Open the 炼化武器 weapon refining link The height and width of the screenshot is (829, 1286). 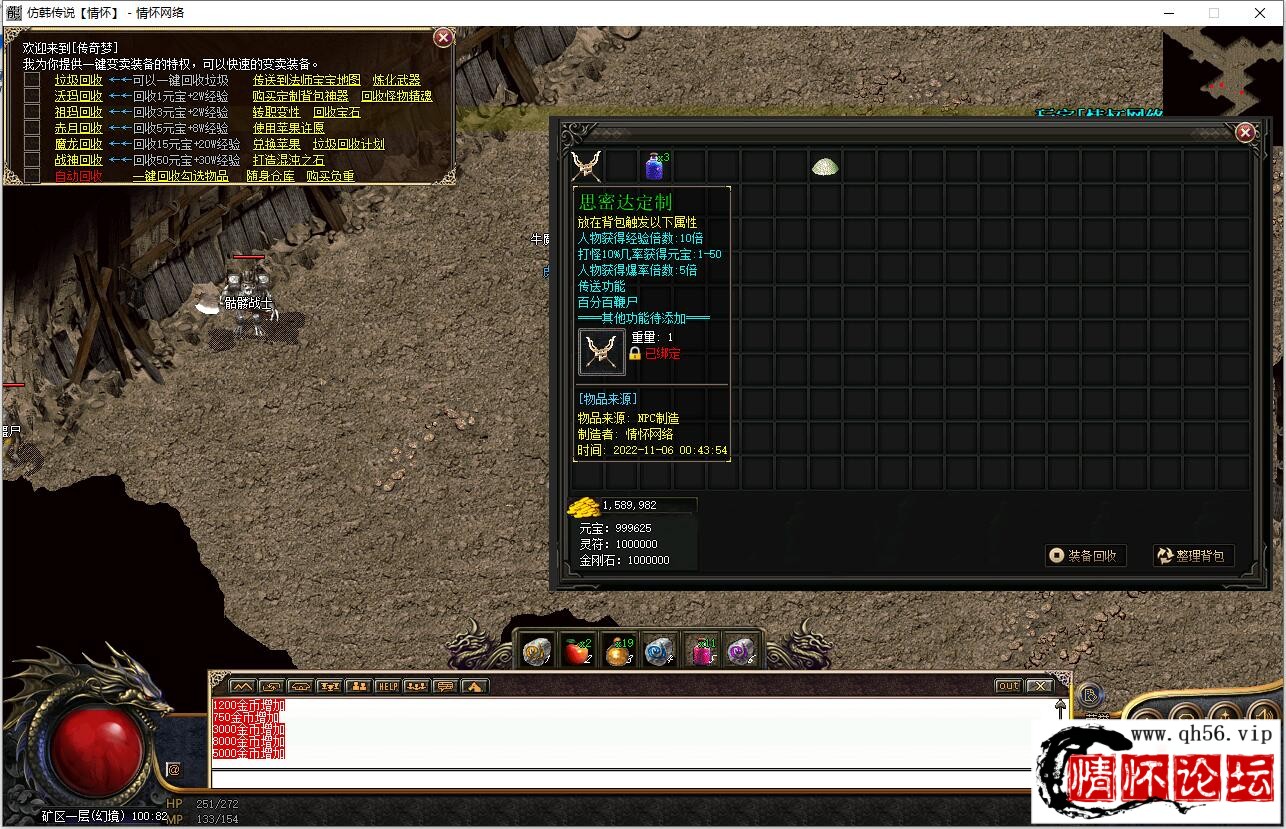tap(397, 81)
